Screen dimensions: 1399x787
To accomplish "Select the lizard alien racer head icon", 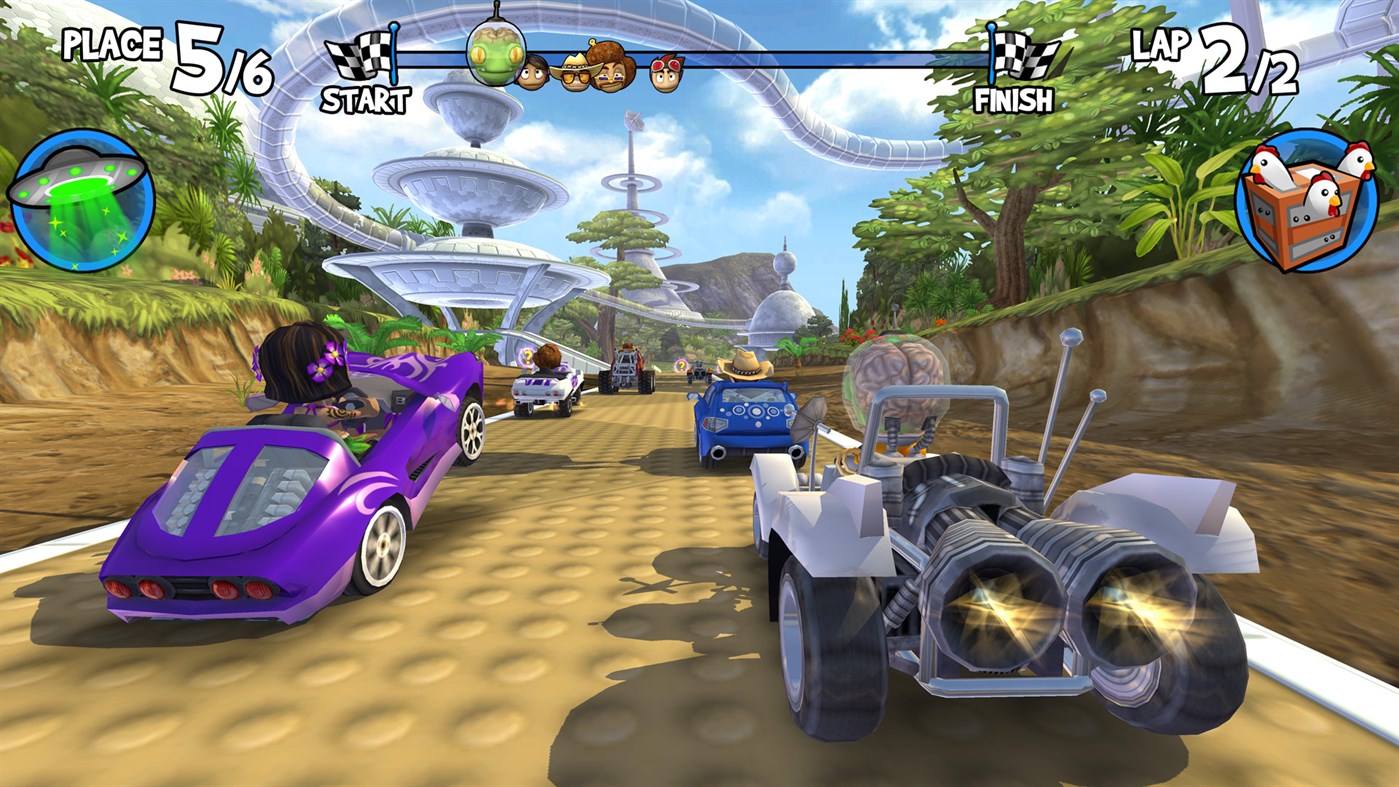I will pos(495,55).
